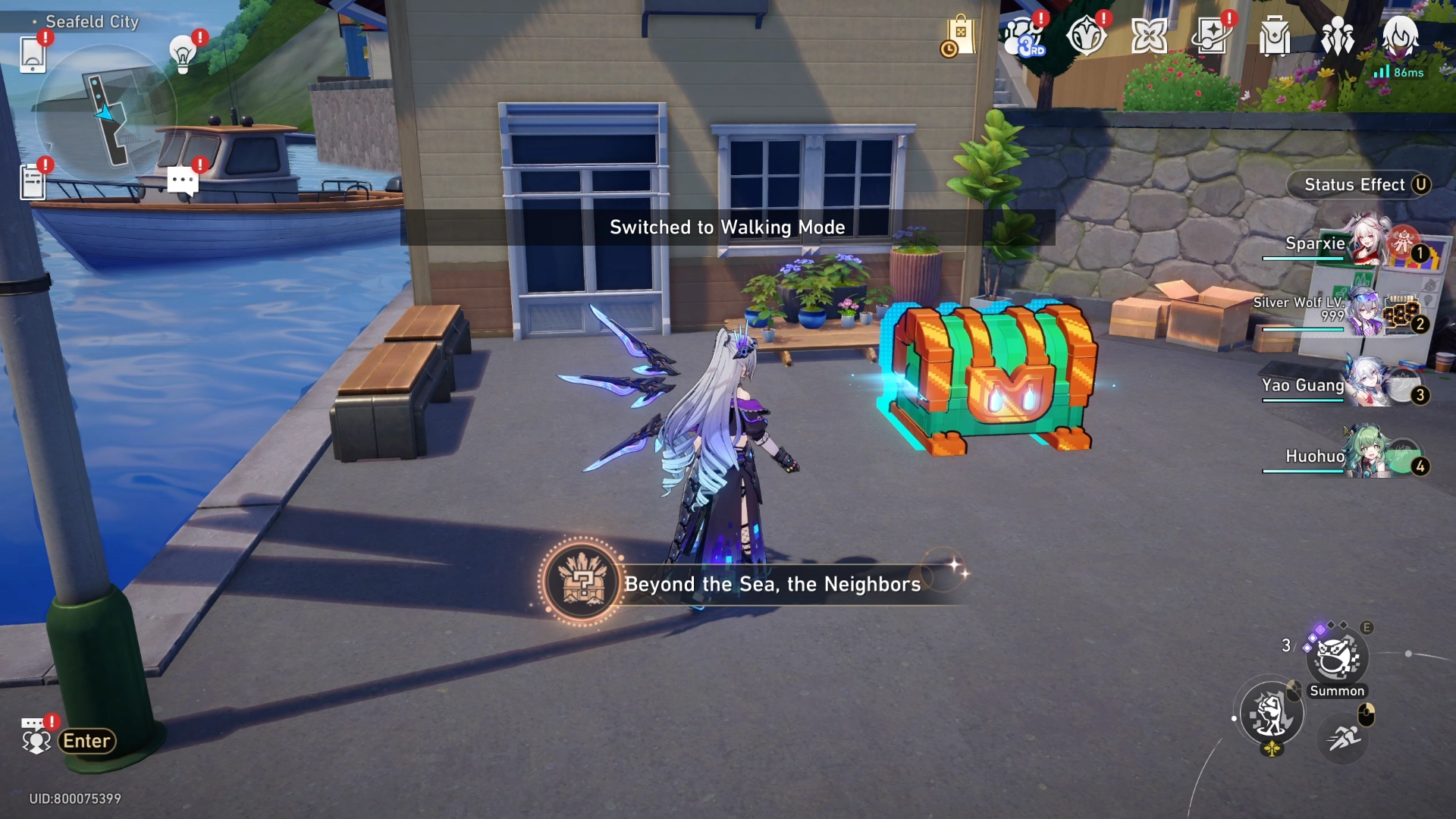Open the phone menu beside the minimap
1456x819 pixels.
[32, 53]
